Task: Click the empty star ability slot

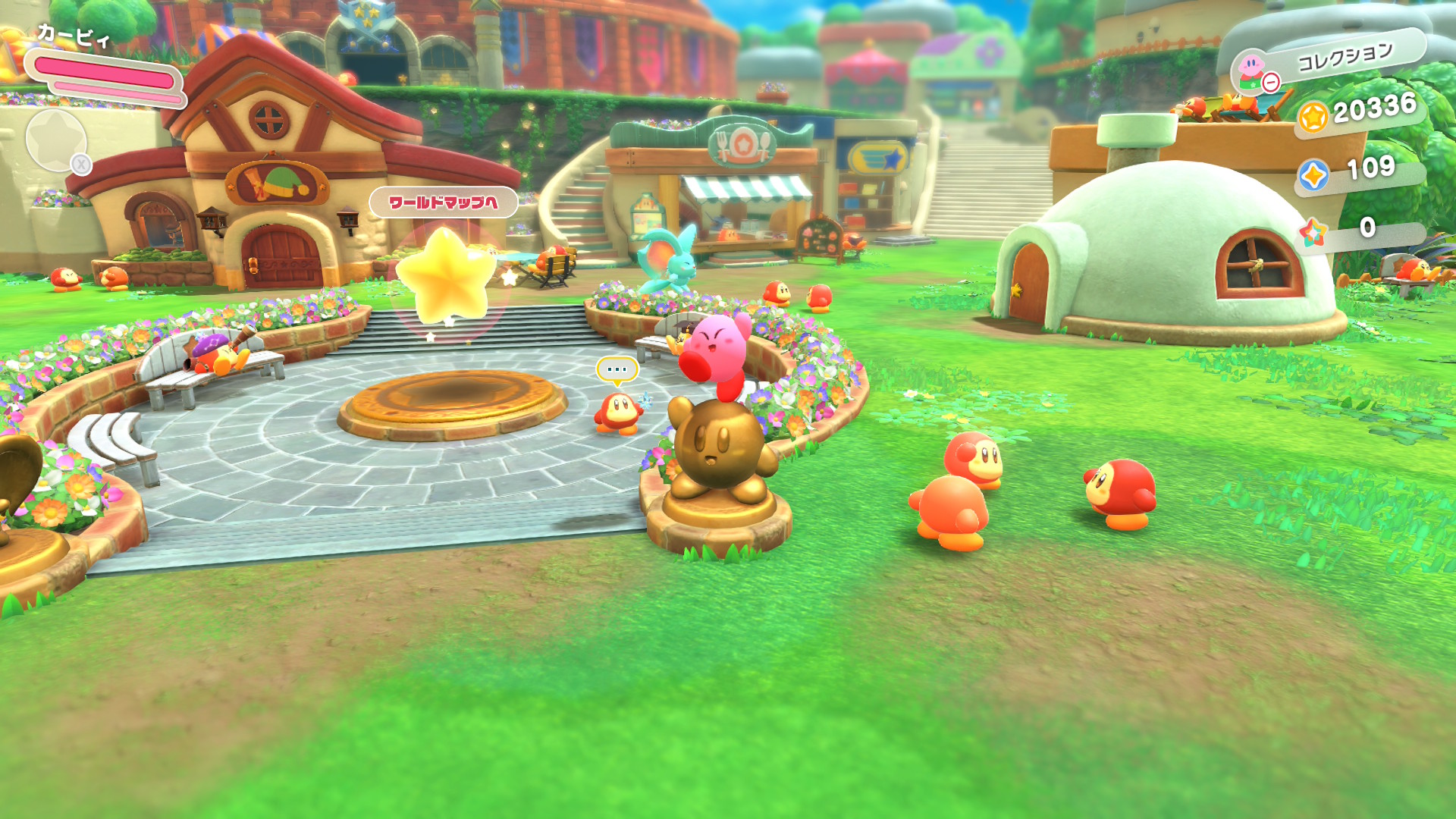Action: (56, 140)
